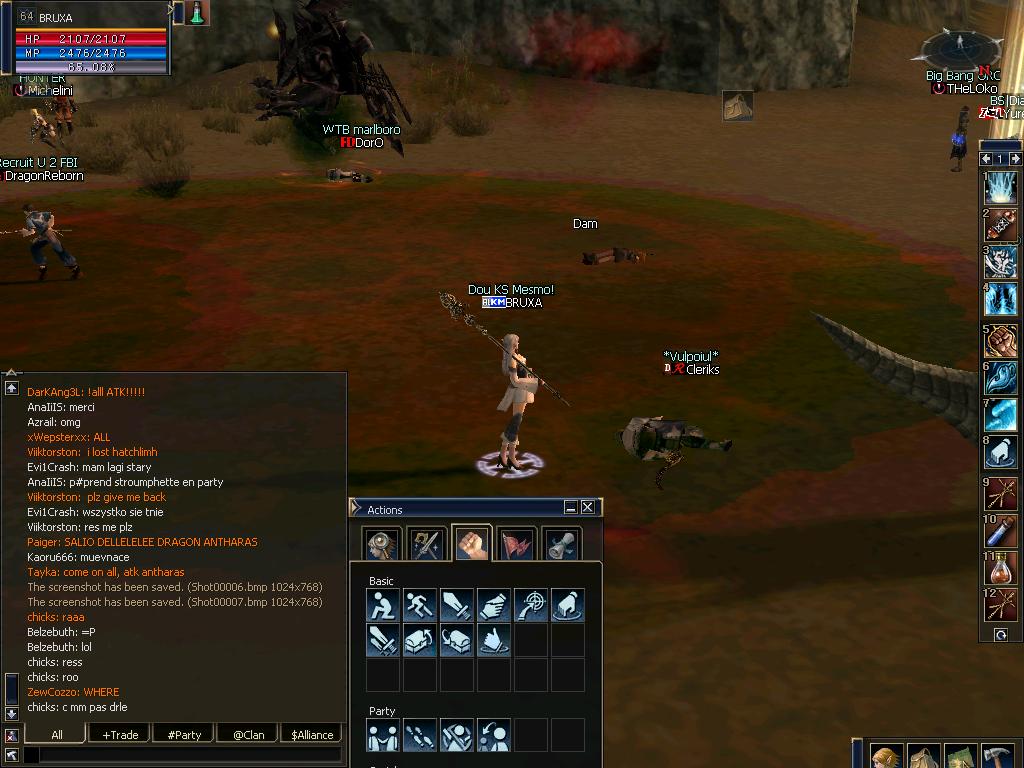Screen dimensions: 1024x768
Task: Activate the fist skill in hotbar slot 5
Action: 1000,341
